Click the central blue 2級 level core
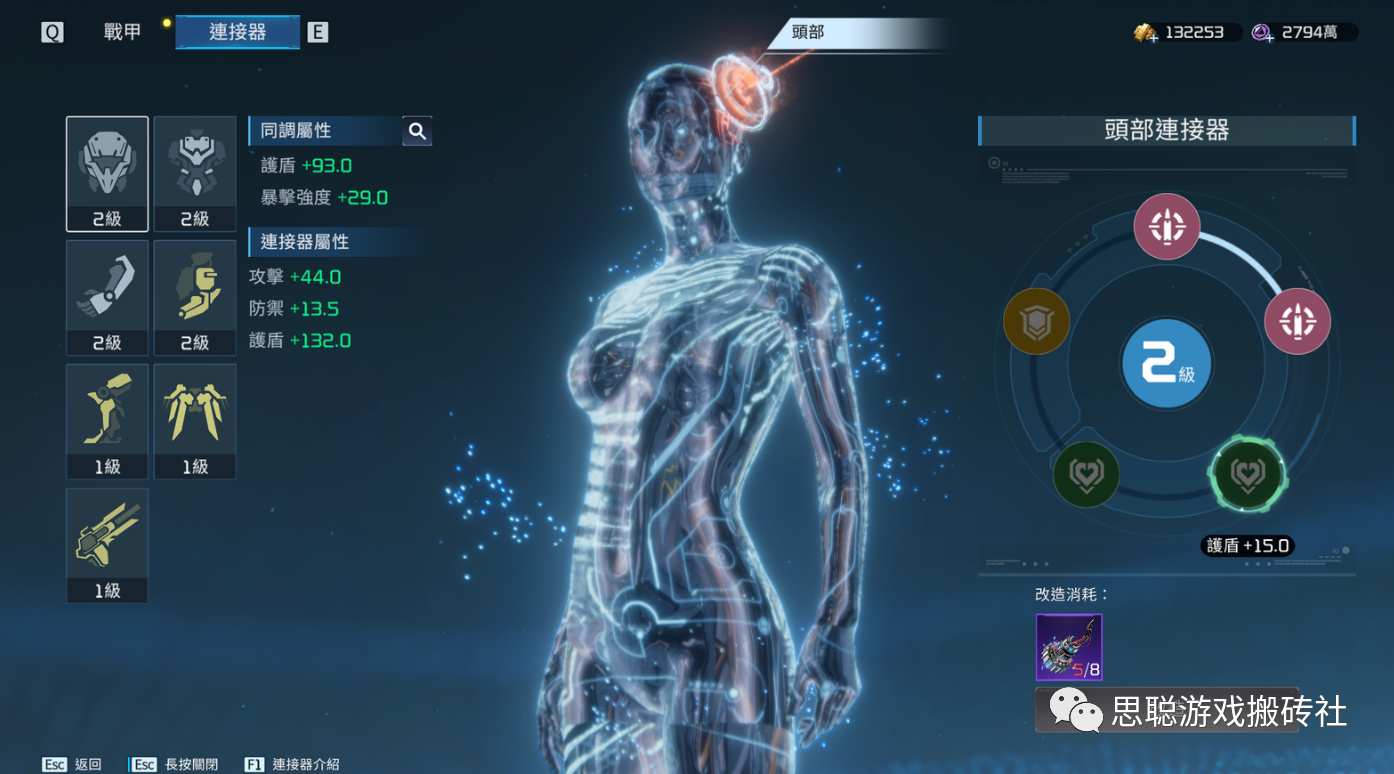This screenshot has width=1394, height=774. 1167,366
